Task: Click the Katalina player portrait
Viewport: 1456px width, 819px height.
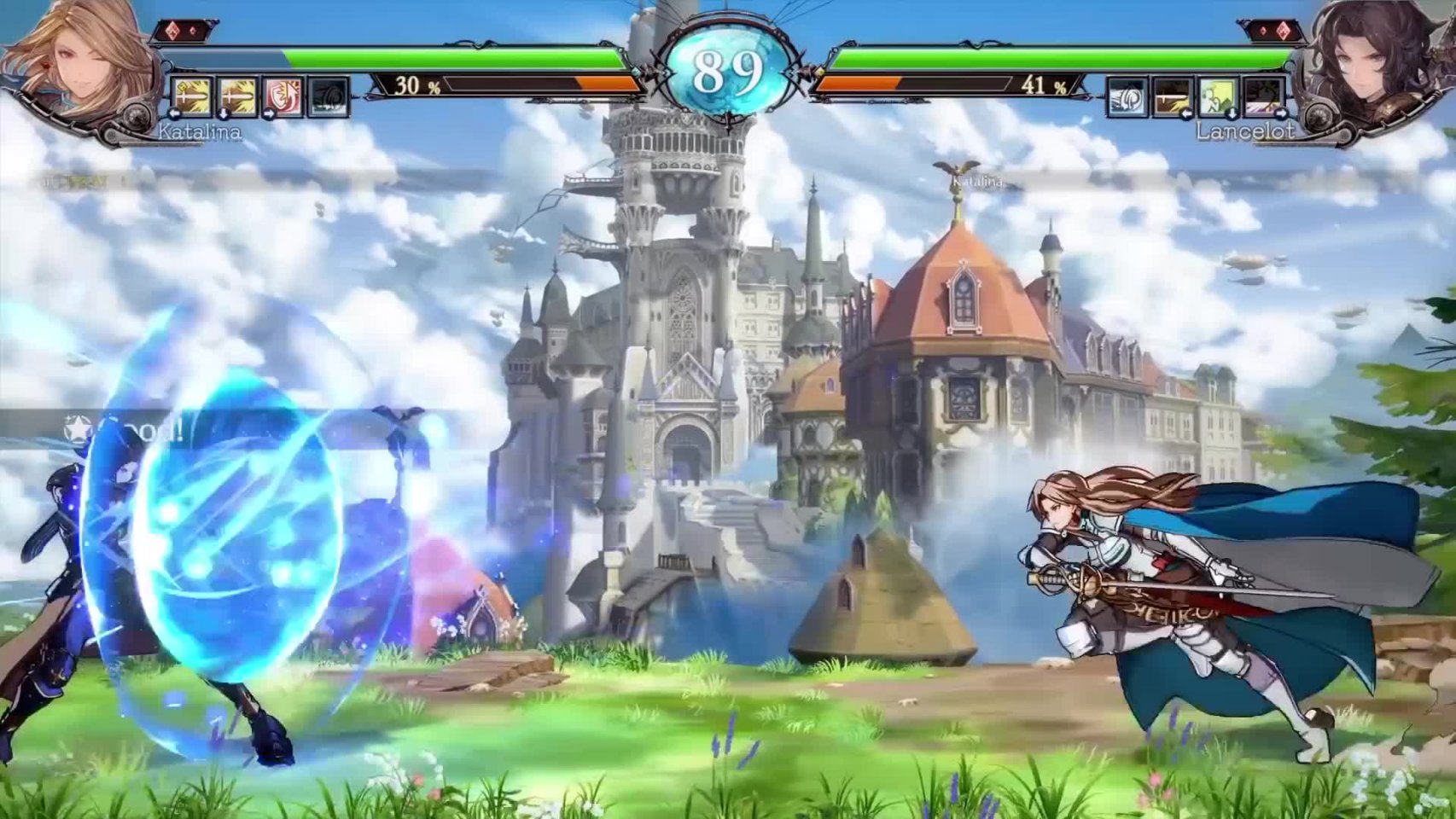Action: (x=77, y=64)
